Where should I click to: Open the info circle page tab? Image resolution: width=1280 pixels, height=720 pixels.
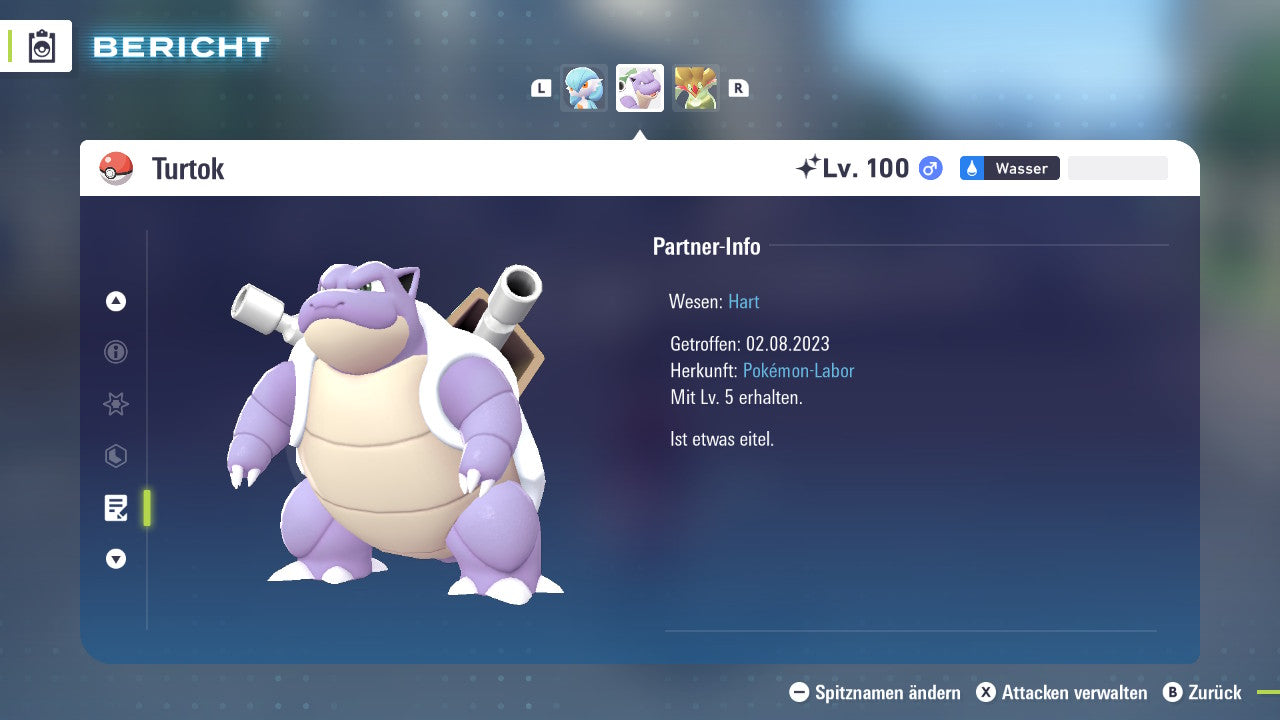116,352
